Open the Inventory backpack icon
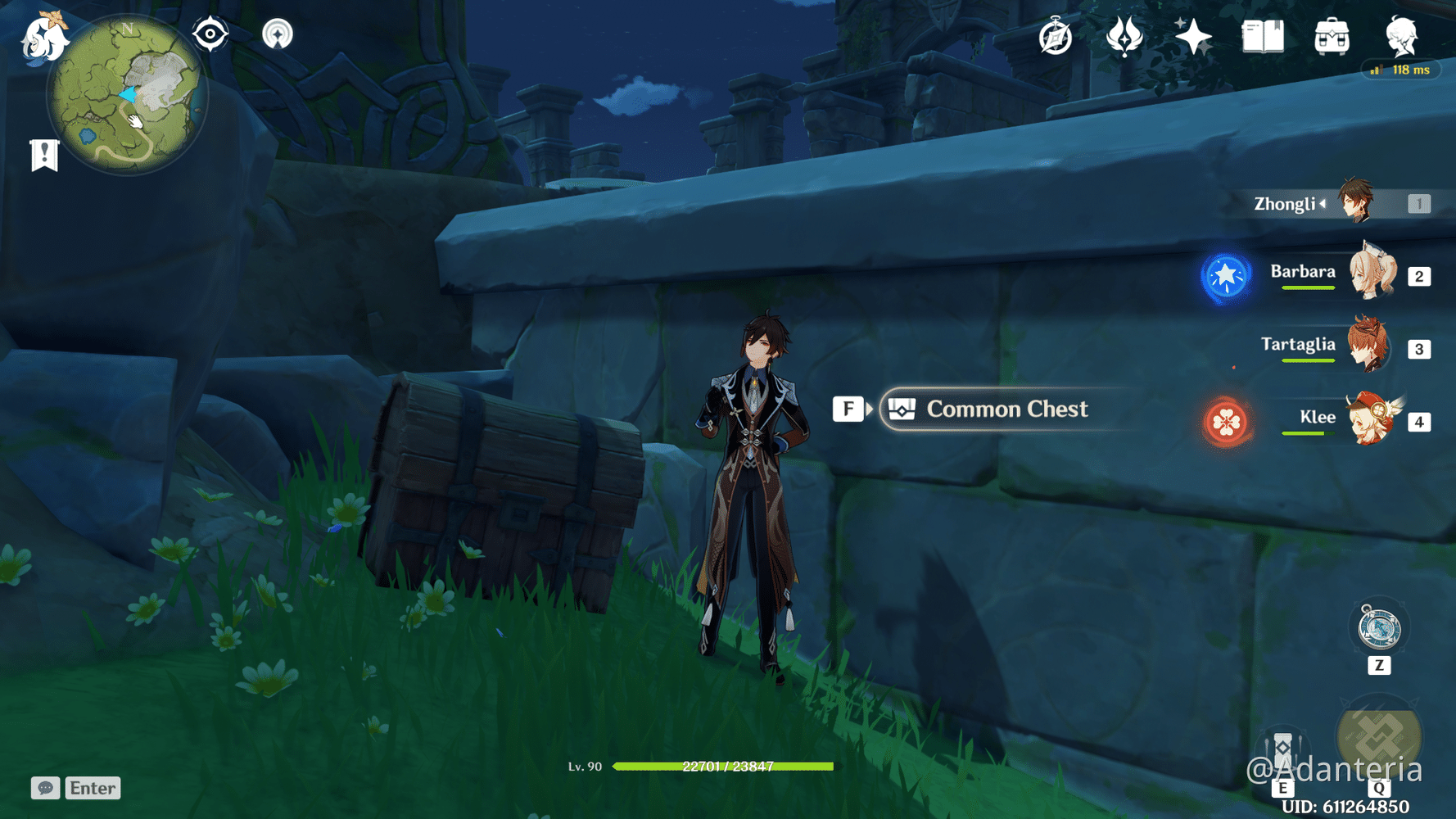Screen dimensions: 1456x819 click(x=1331, y=35)
